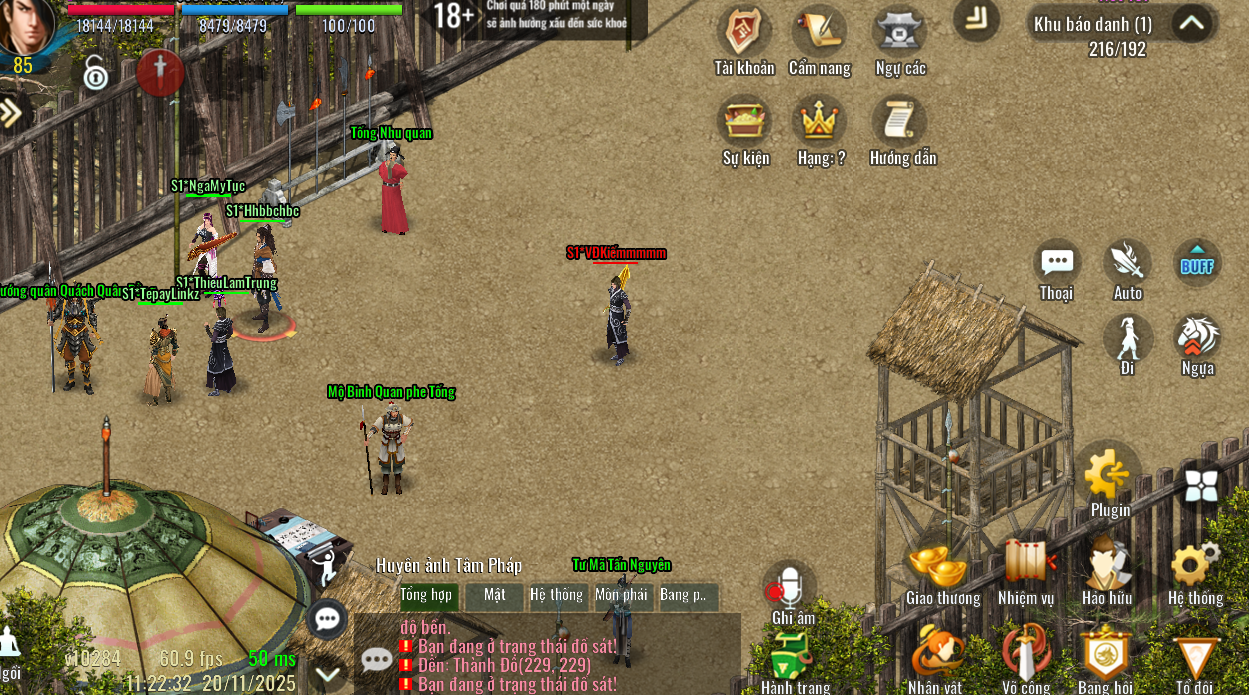Open Giao thương trading
The height and width of the screenshot is (695, 1249).
[x=942, y=567]
